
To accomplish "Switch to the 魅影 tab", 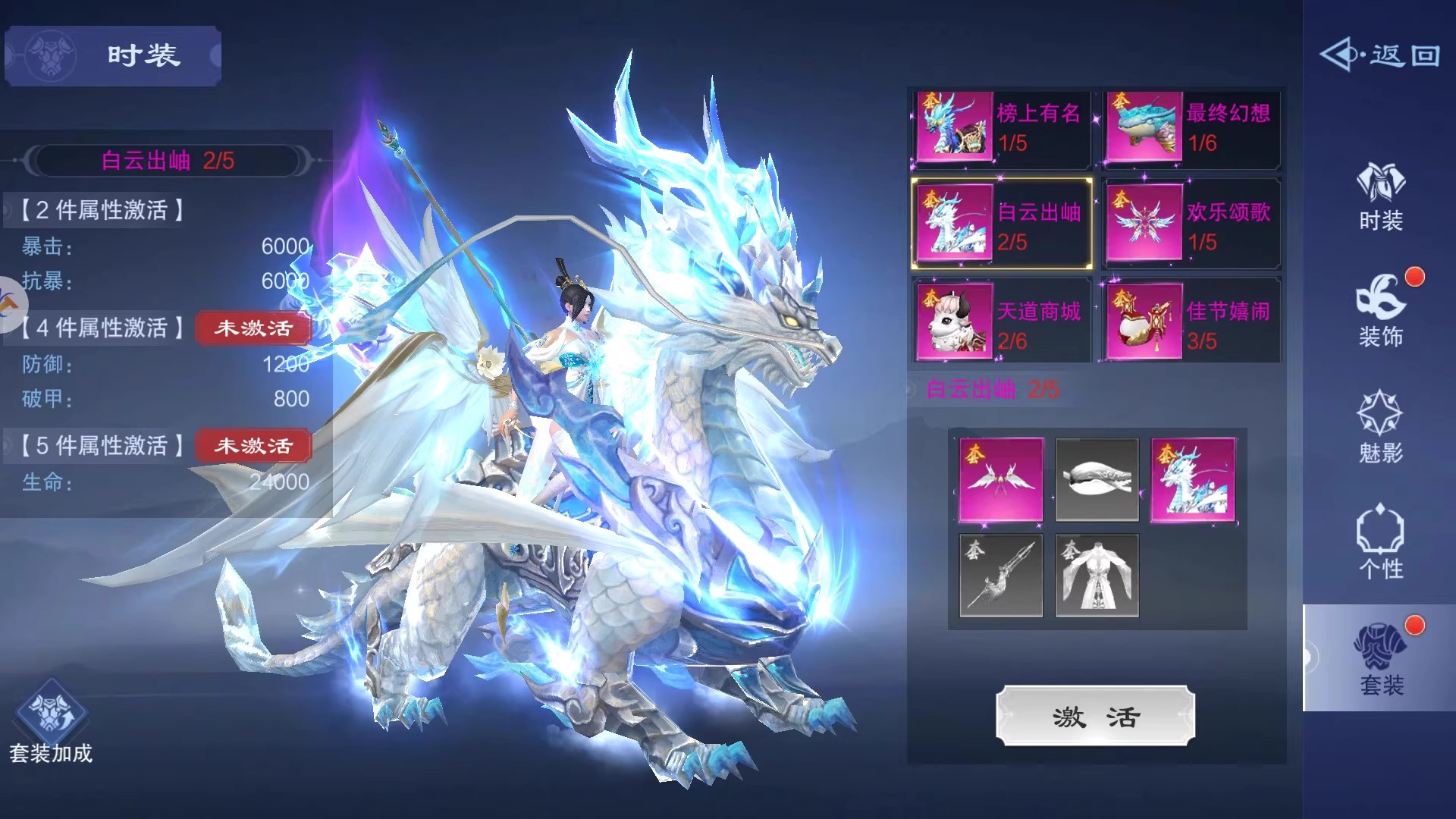I will click(x=1380, y=428).
